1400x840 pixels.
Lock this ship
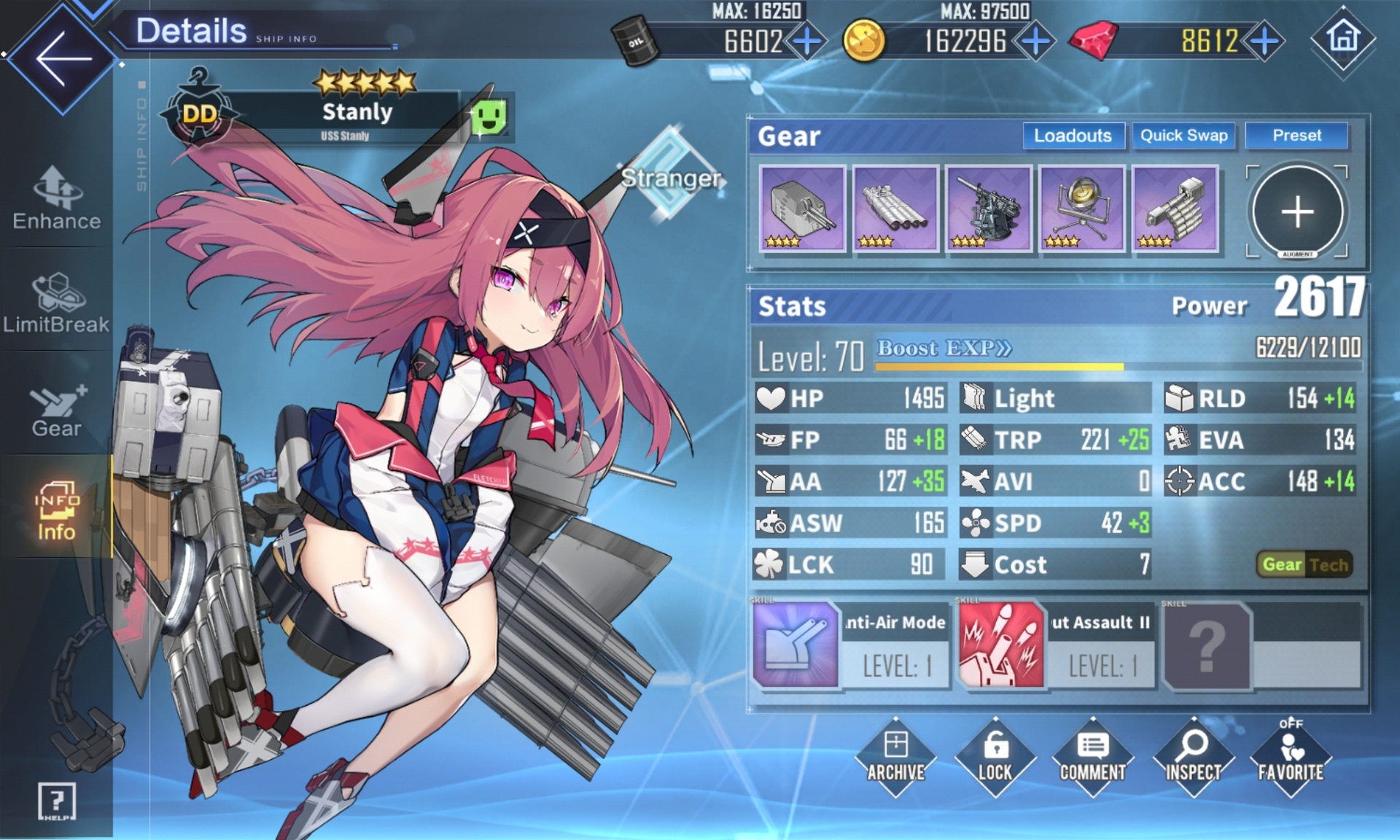pos(995,758)
